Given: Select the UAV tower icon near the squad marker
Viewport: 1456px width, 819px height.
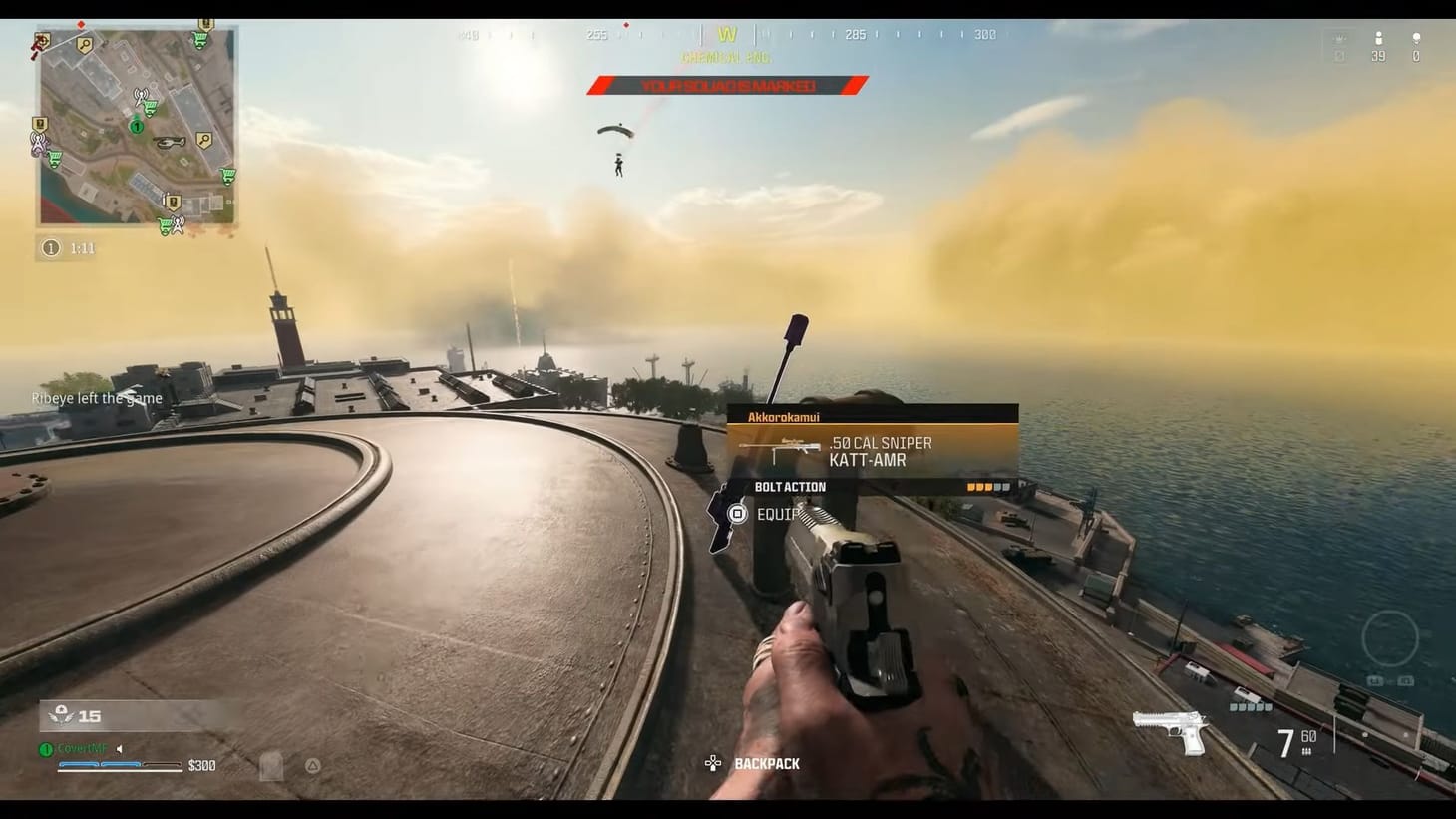Looking at the screenshot, I should 142,96.
